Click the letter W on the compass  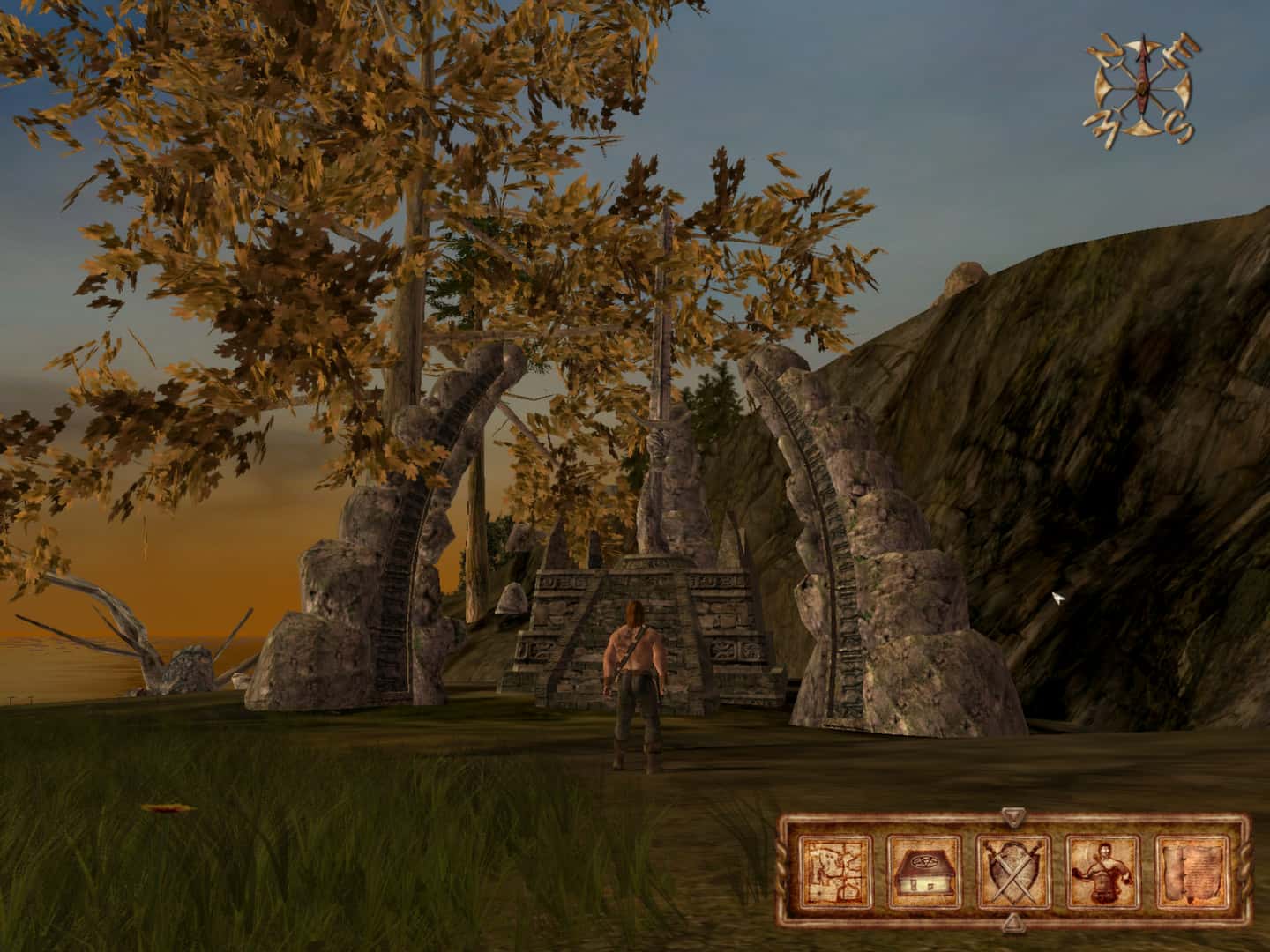tap(1108, 130)
